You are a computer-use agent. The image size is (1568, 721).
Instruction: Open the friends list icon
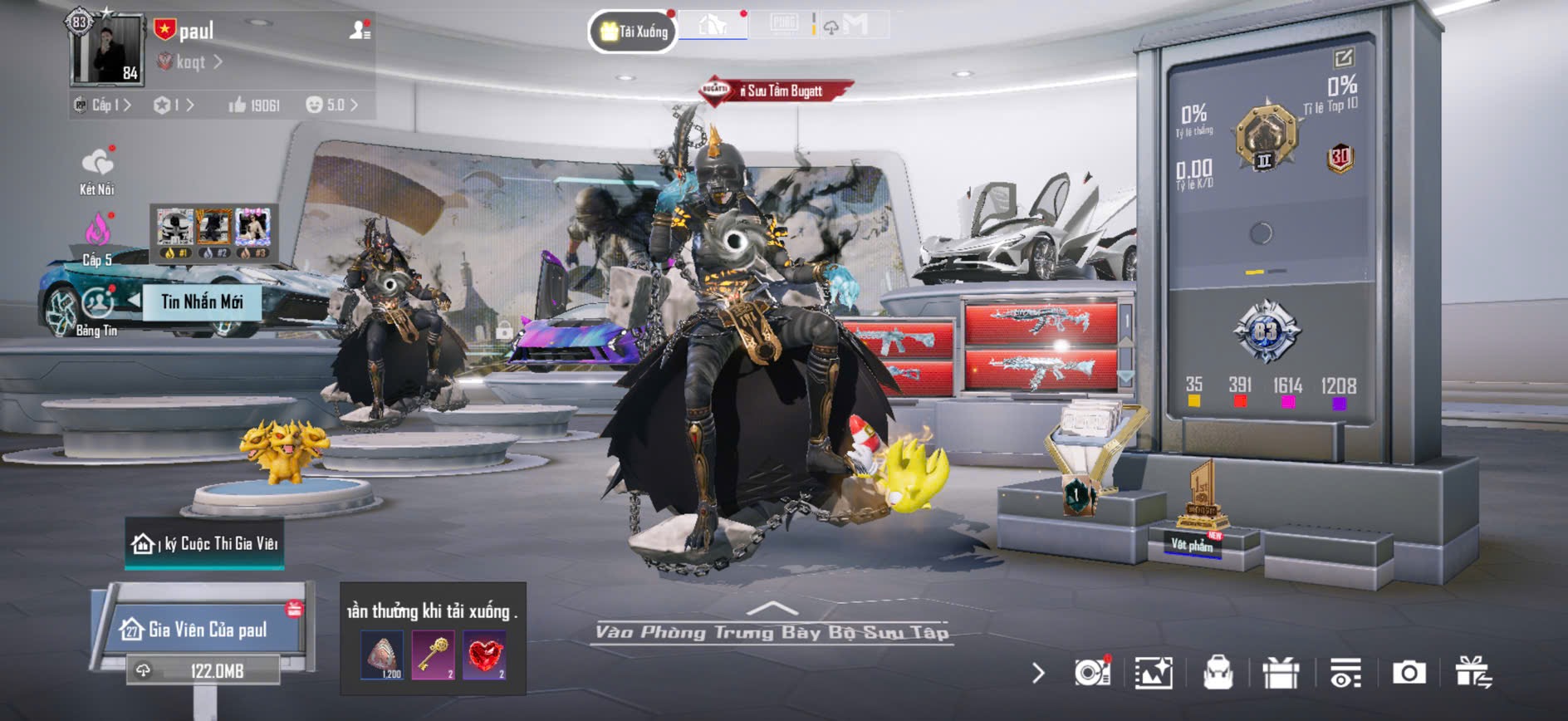(x=360, y=31)
